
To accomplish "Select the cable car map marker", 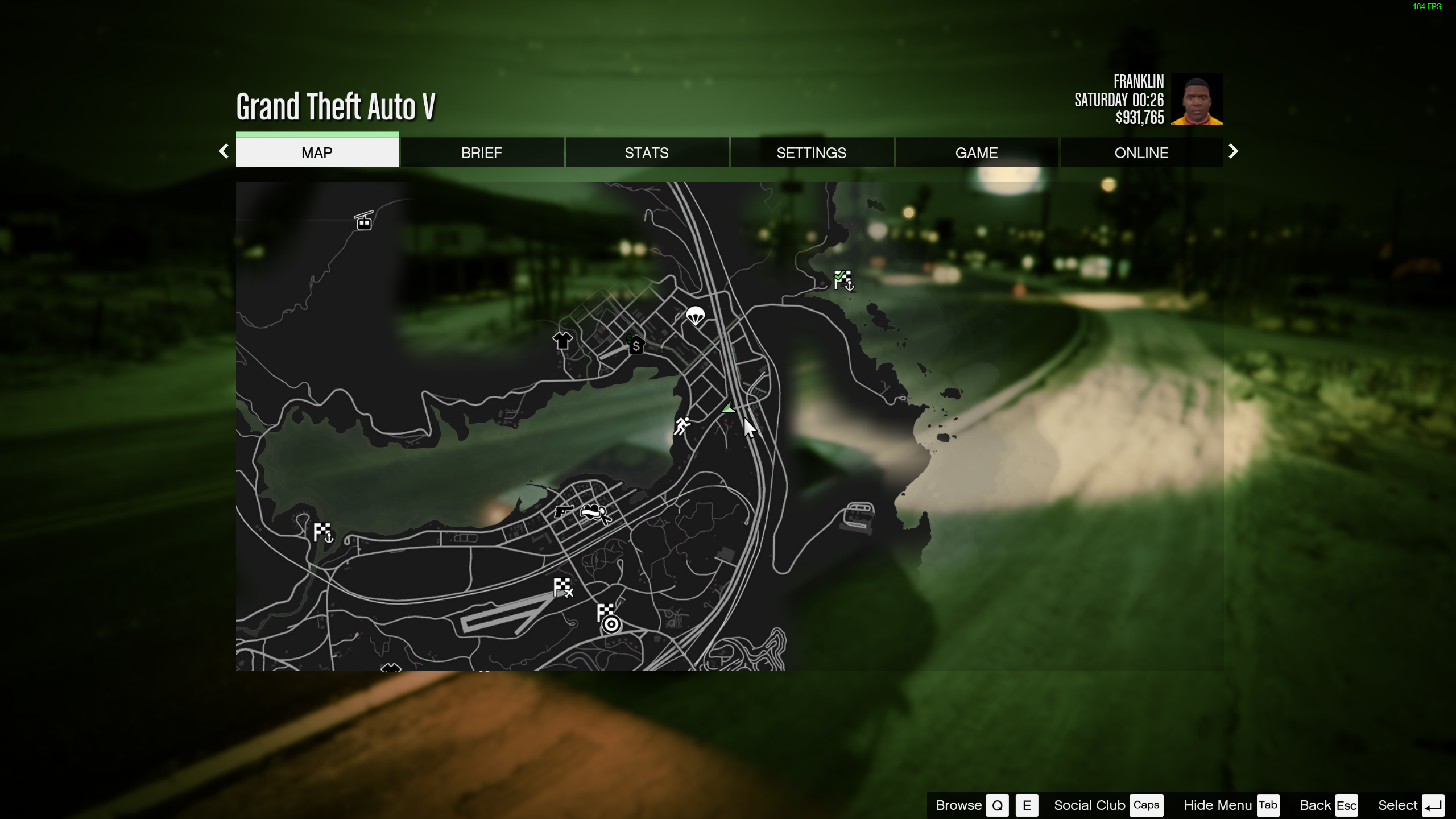I will [364, 221].
